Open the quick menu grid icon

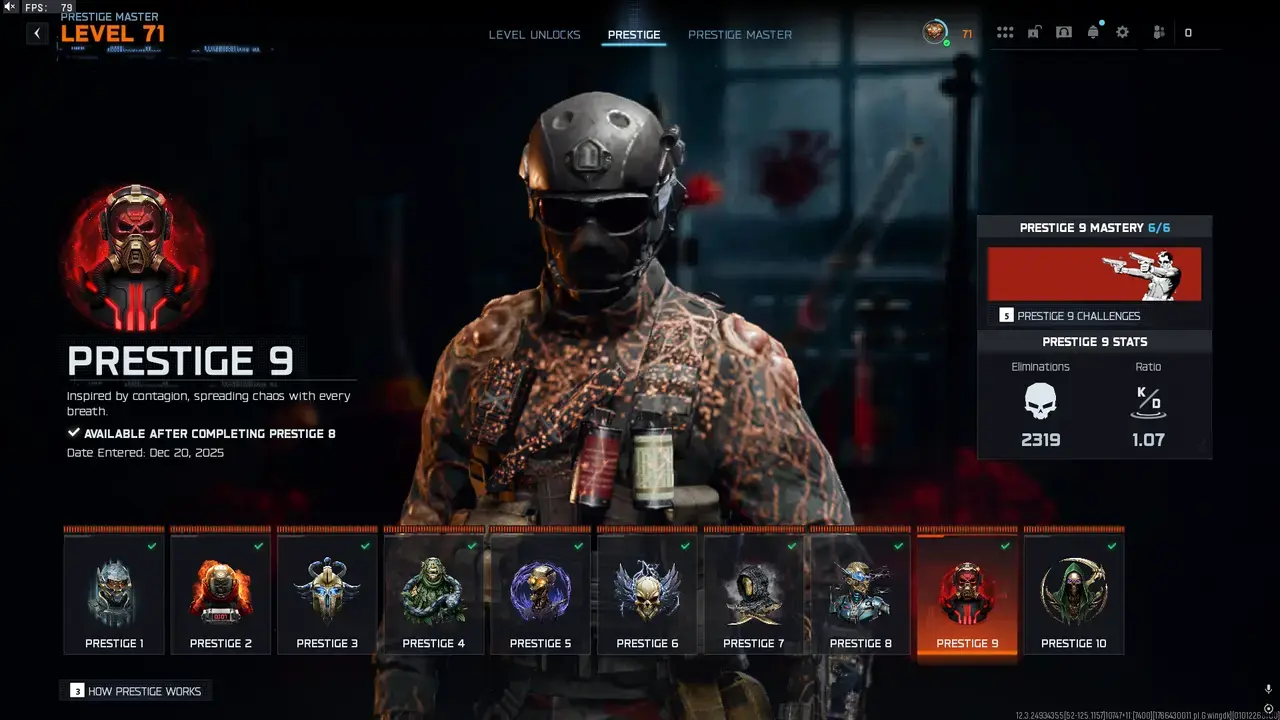pyautogui.click(x=1004, y=31)
